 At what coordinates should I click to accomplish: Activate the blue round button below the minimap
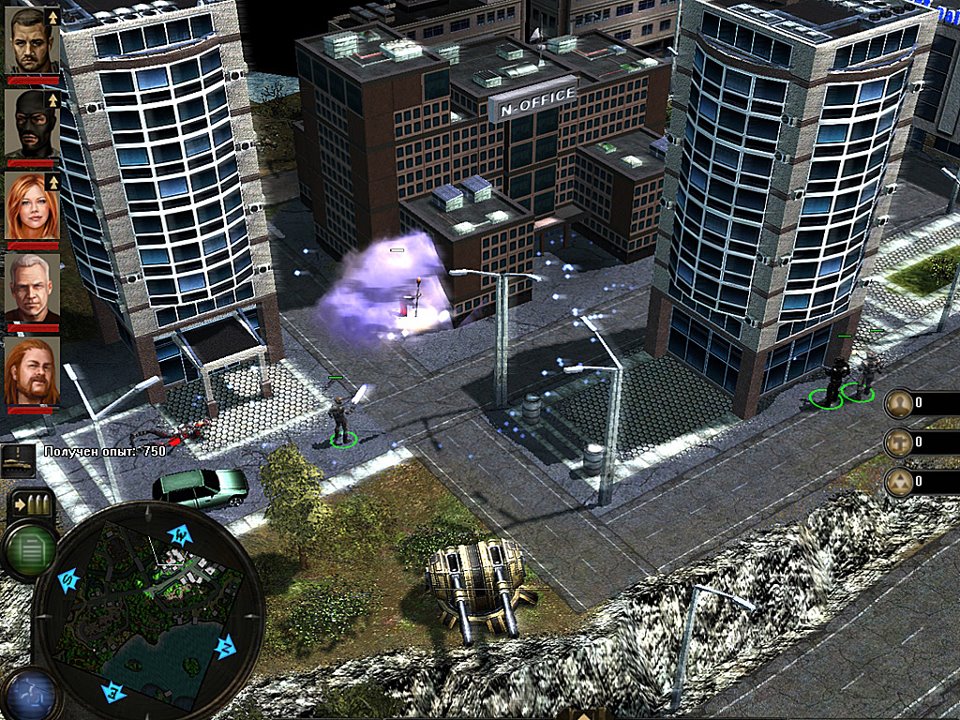(28, 694)
